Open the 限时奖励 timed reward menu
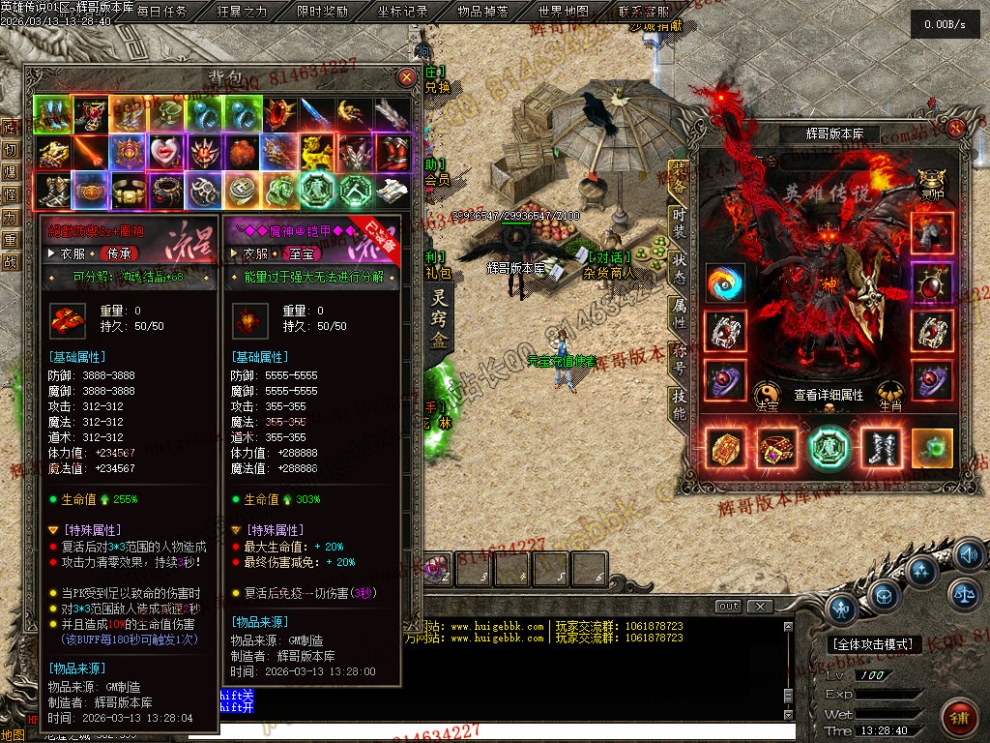 click(323, 12)
